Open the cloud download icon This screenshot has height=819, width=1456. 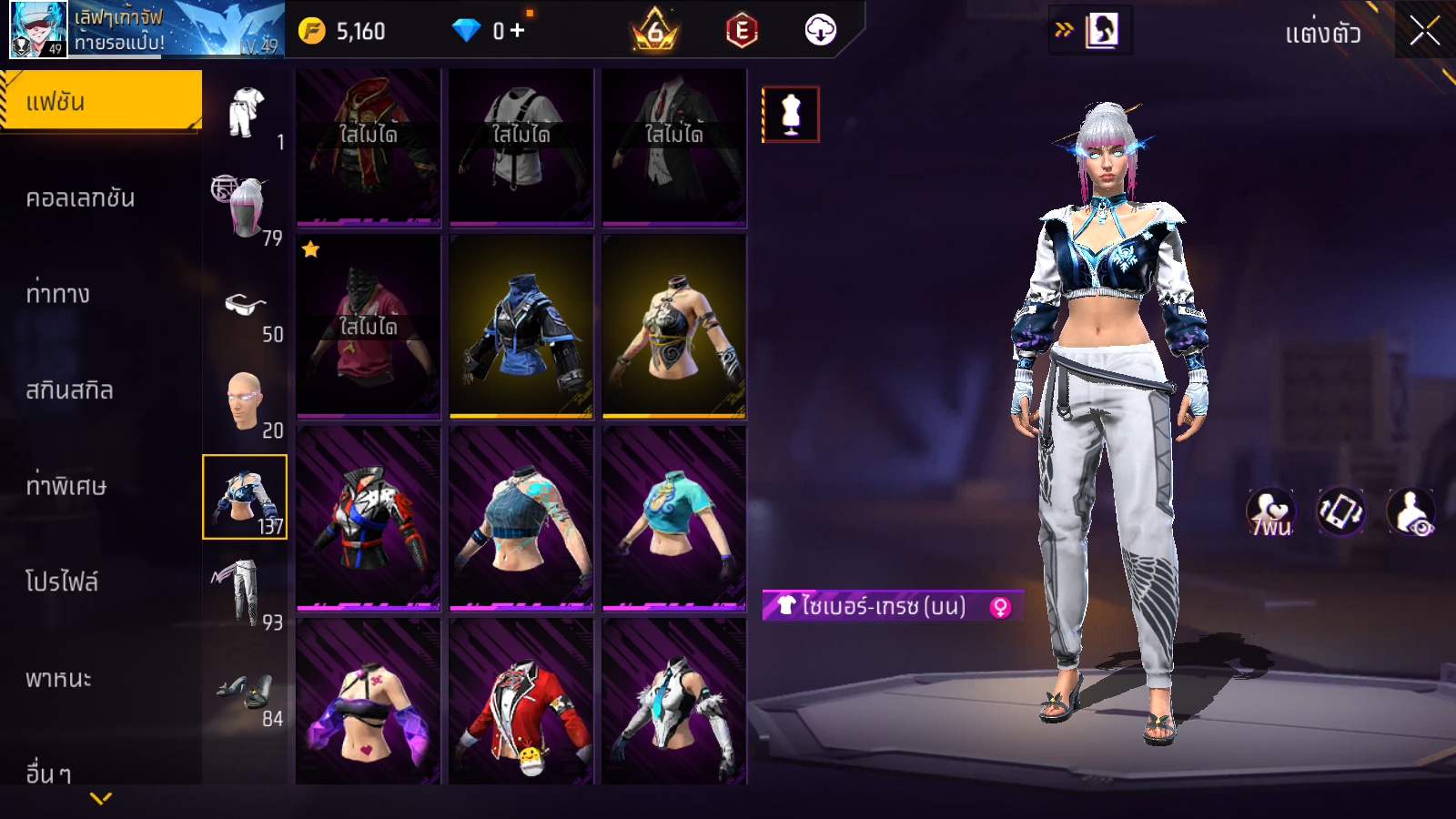pos(820,30)
